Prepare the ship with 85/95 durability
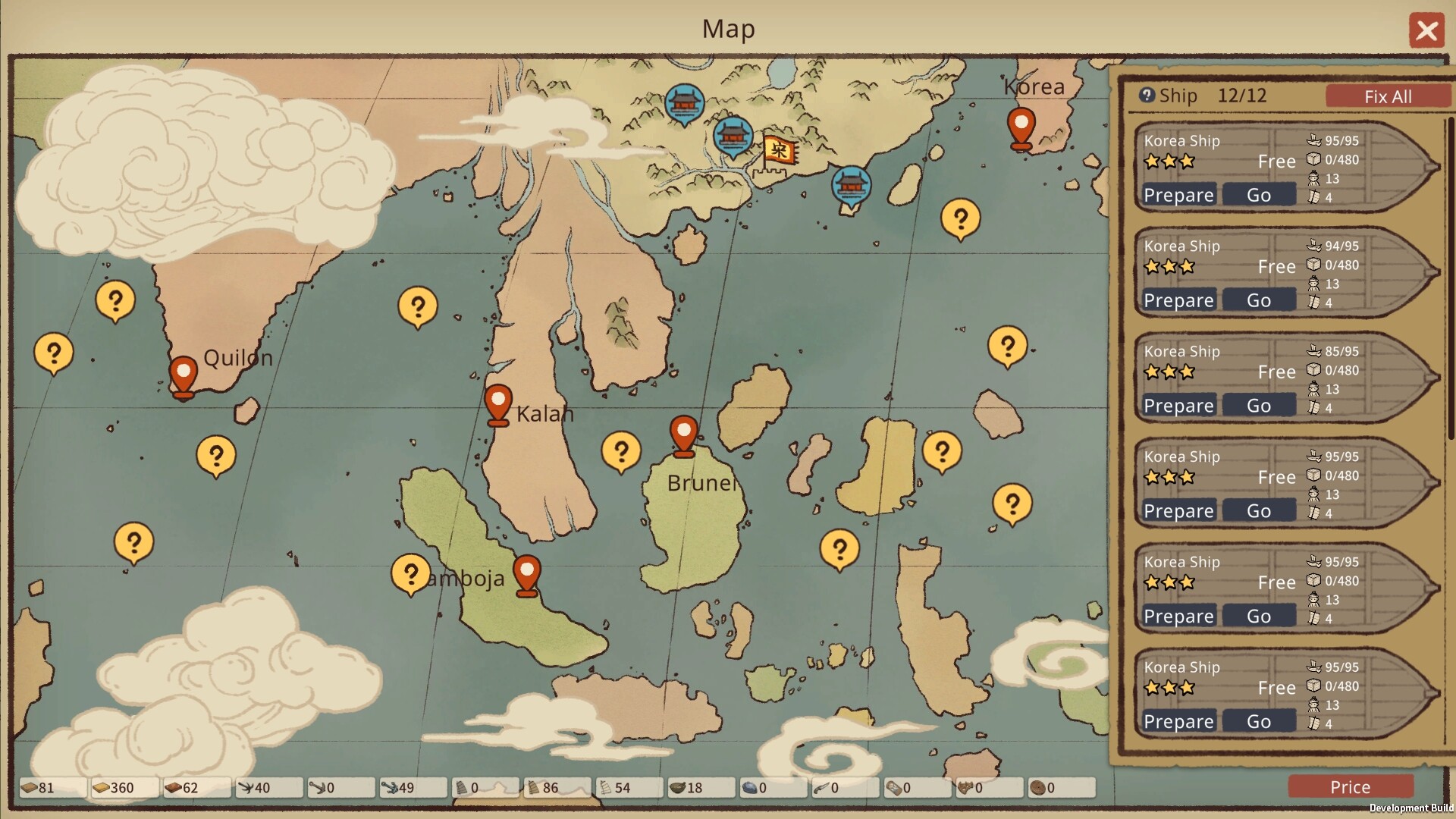The height and width of the screenshot is (819, 1456). tap(1178, 406)
